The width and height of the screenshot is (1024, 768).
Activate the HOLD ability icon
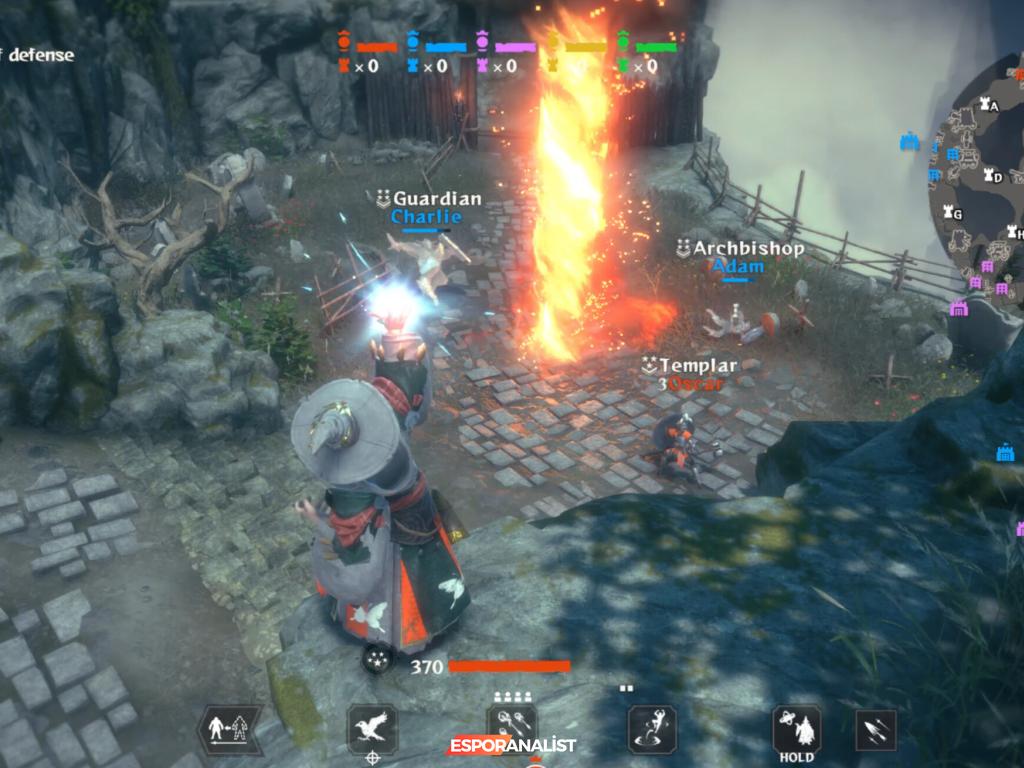point(797,729)
